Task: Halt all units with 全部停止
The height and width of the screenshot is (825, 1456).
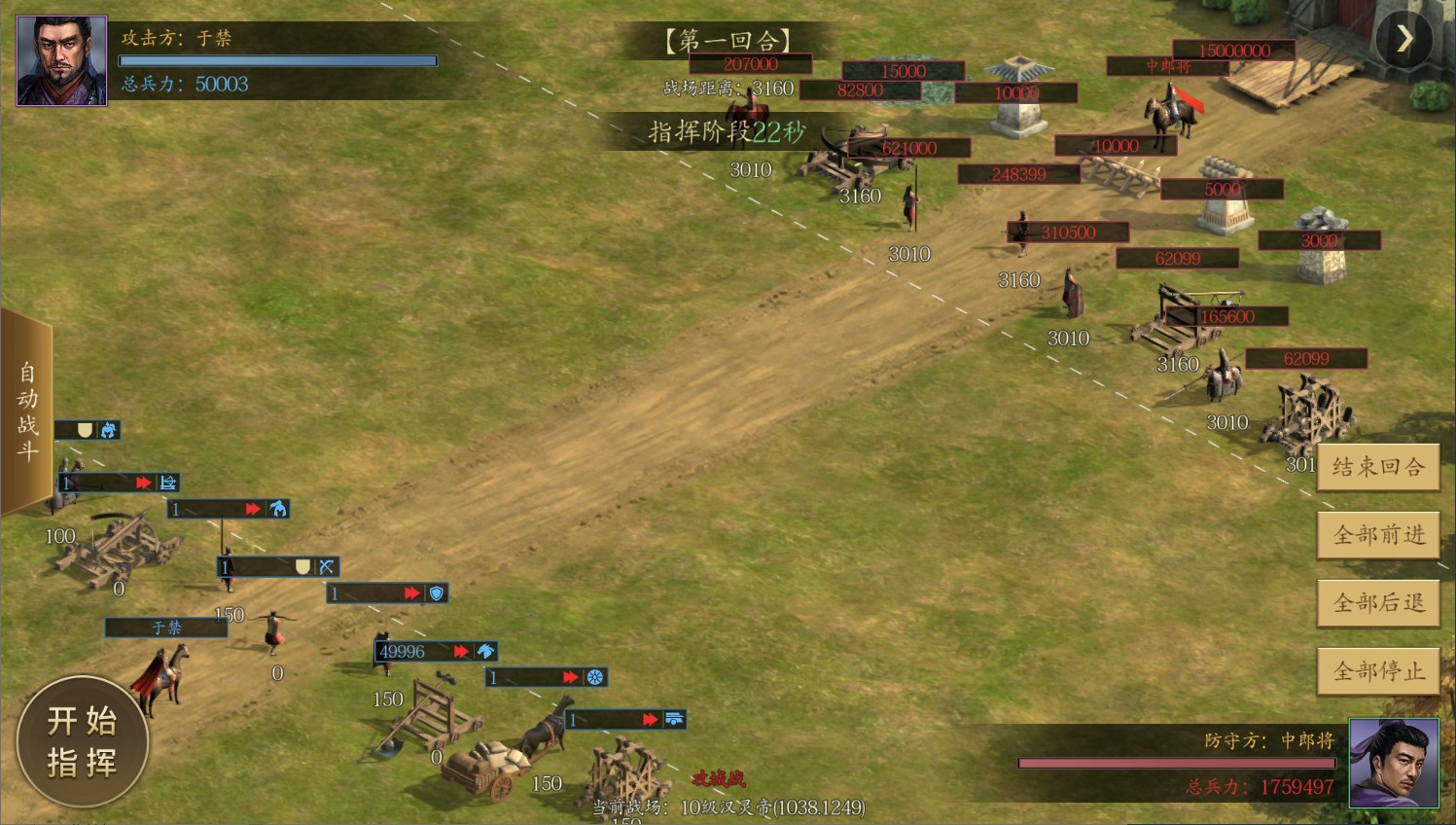Action: [1378, 671]
